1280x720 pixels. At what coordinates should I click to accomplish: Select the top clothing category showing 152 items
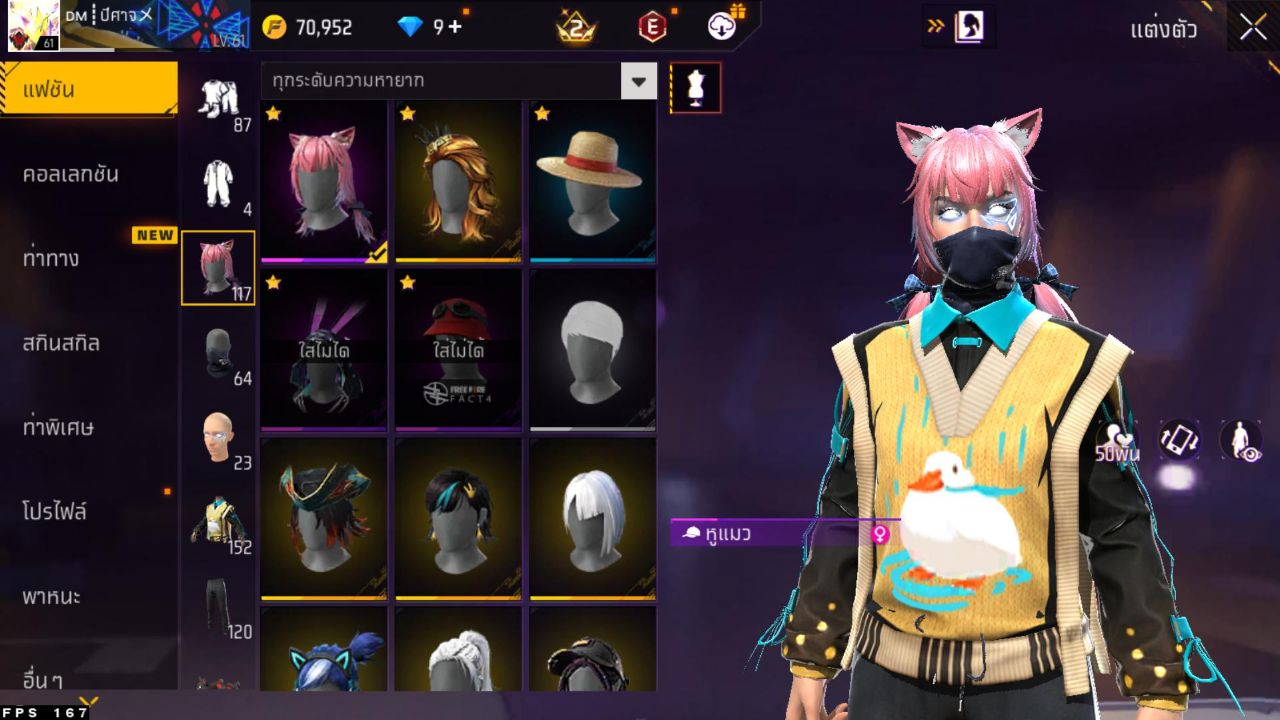tap(218, 520)
